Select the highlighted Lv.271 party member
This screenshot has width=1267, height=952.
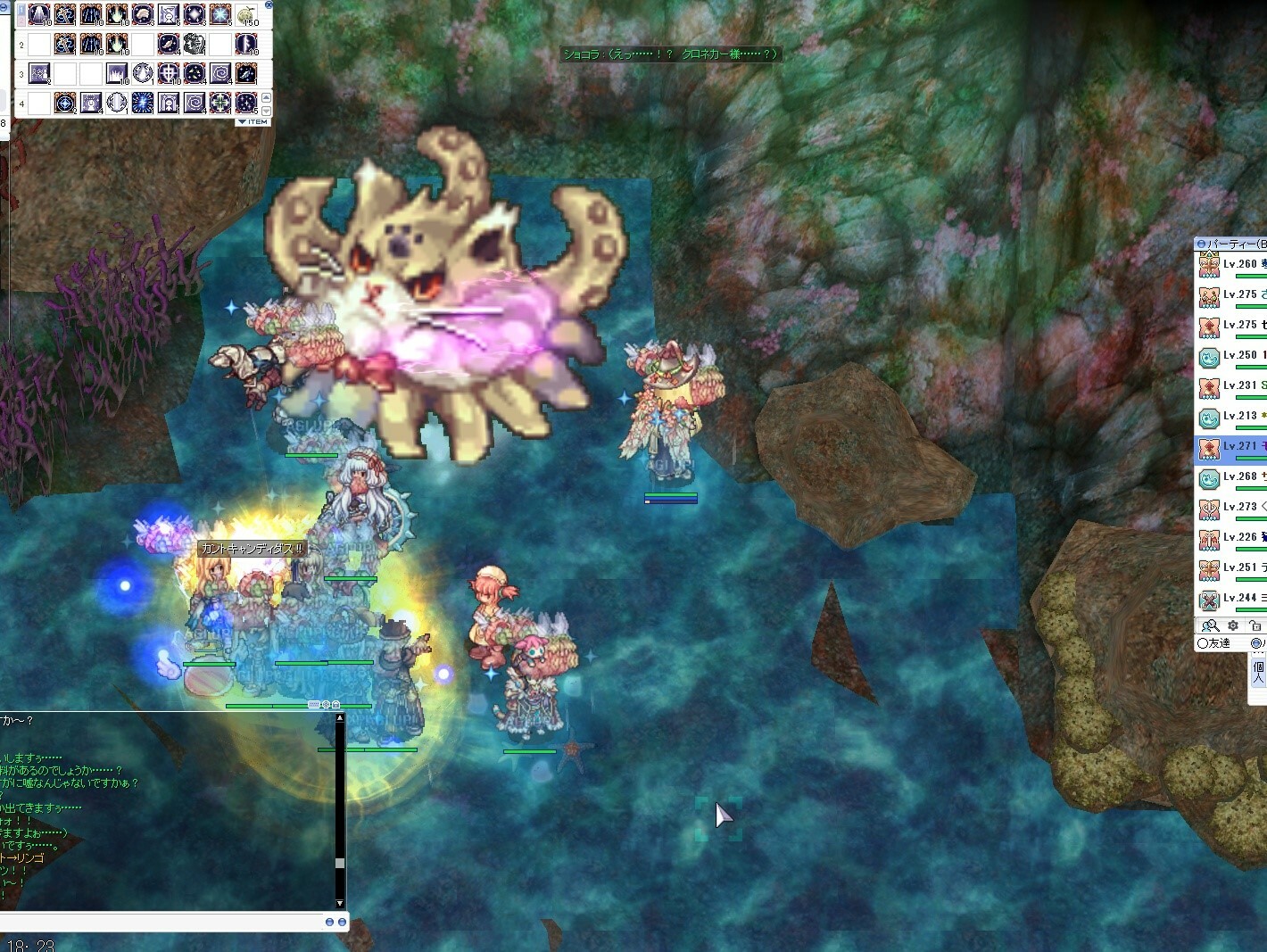tap(1236, 447)
